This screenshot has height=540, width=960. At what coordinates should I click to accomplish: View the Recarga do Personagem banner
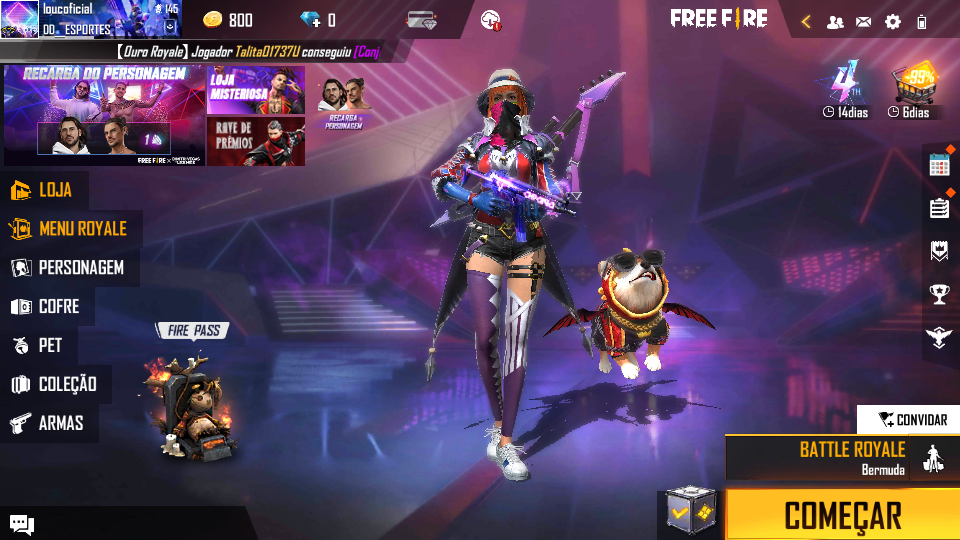104,115
